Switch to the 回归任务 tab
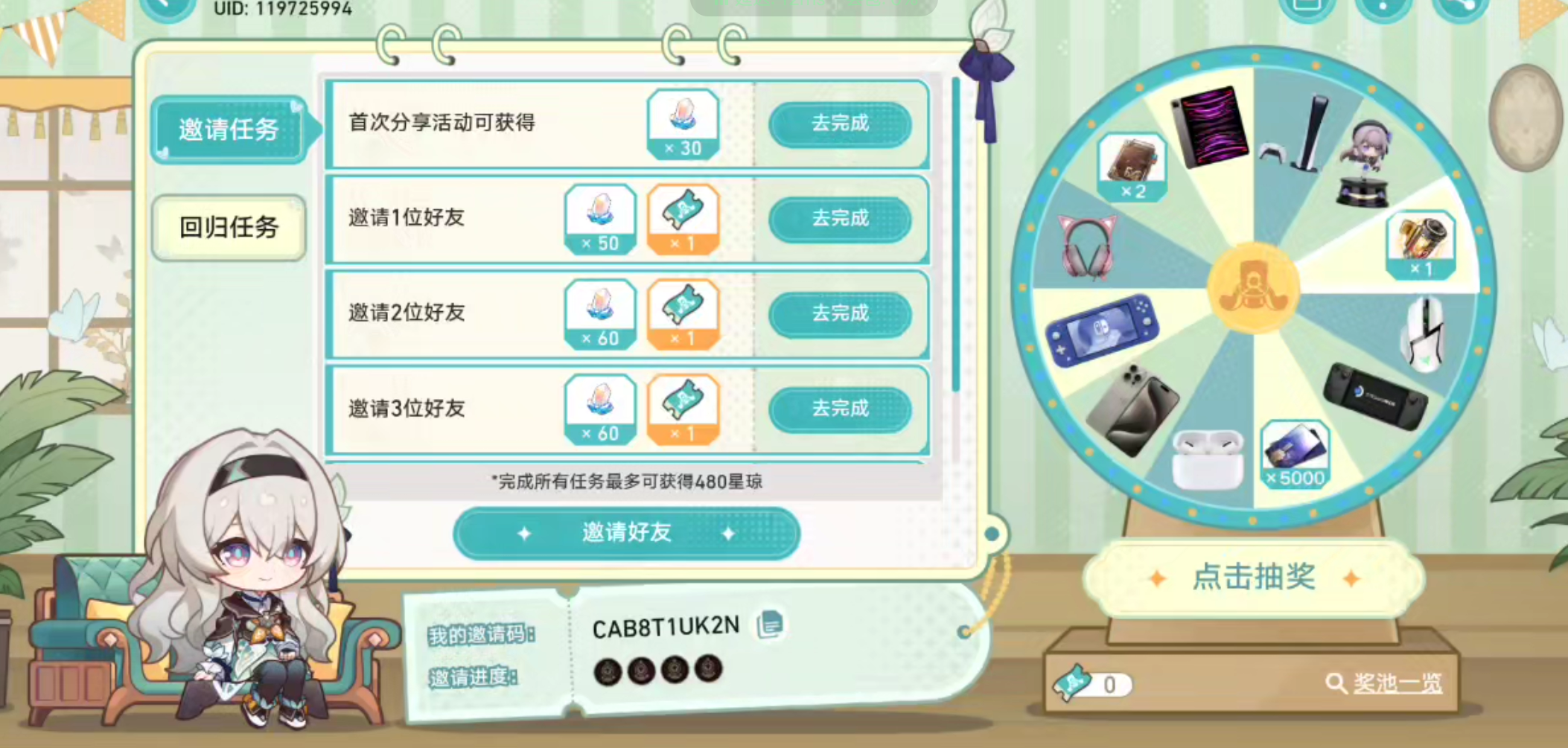 pos(228,228)
